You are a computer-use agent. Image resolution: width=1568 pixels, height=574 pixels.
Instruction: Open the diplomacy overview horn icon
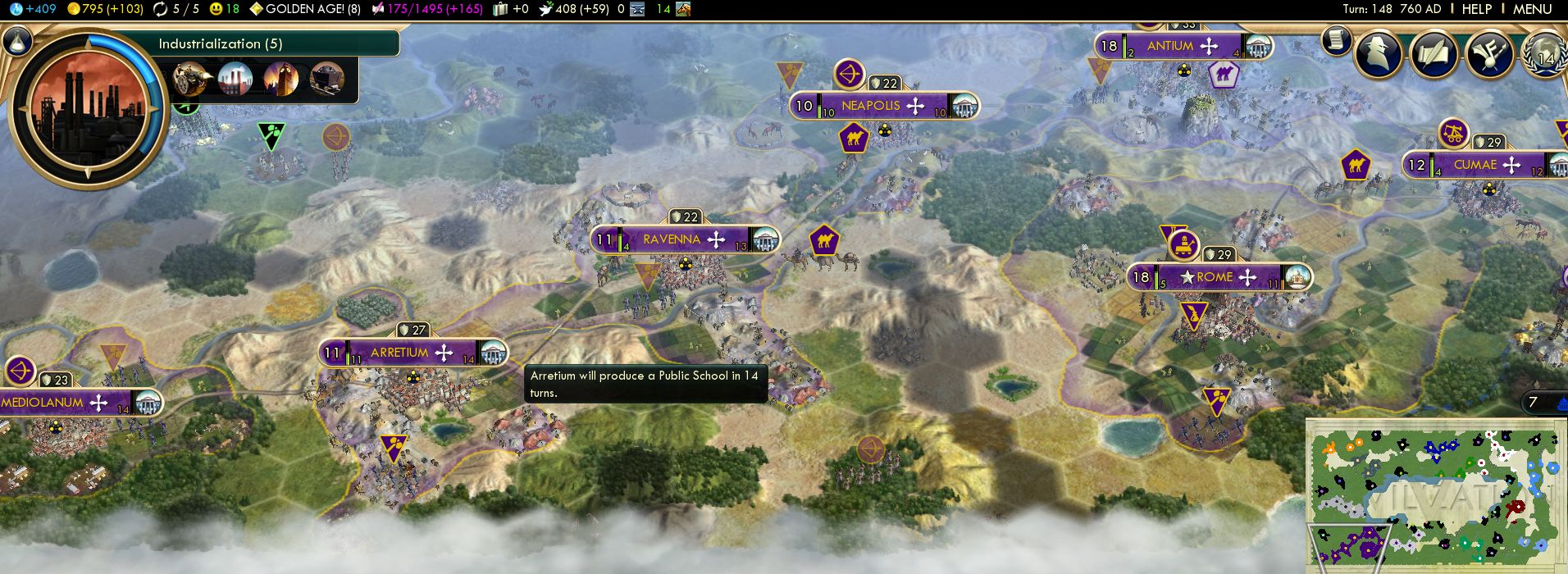point(1488,54)
